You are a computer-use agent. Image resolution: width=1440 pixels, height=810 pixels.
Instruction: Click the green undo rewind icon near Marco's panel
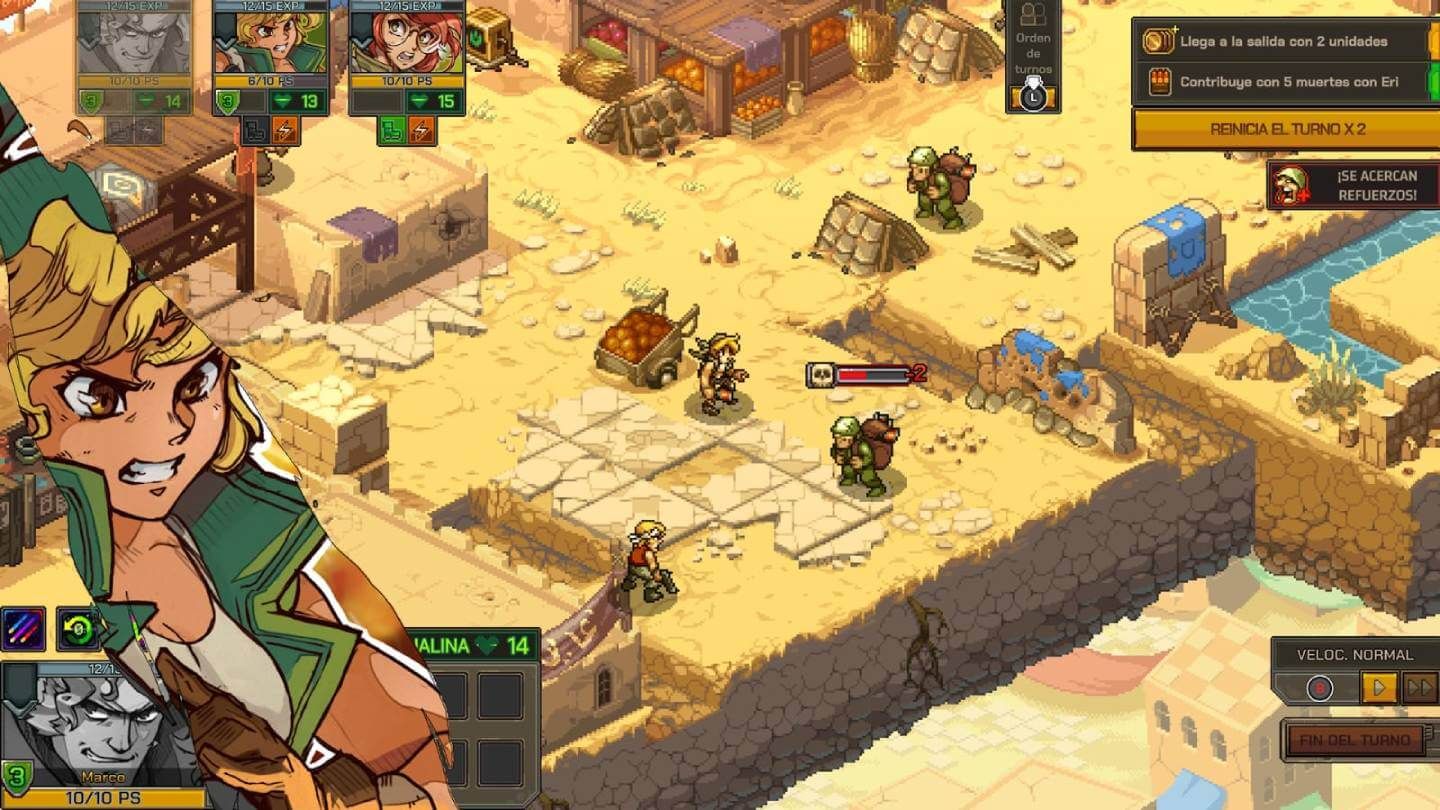77,628
